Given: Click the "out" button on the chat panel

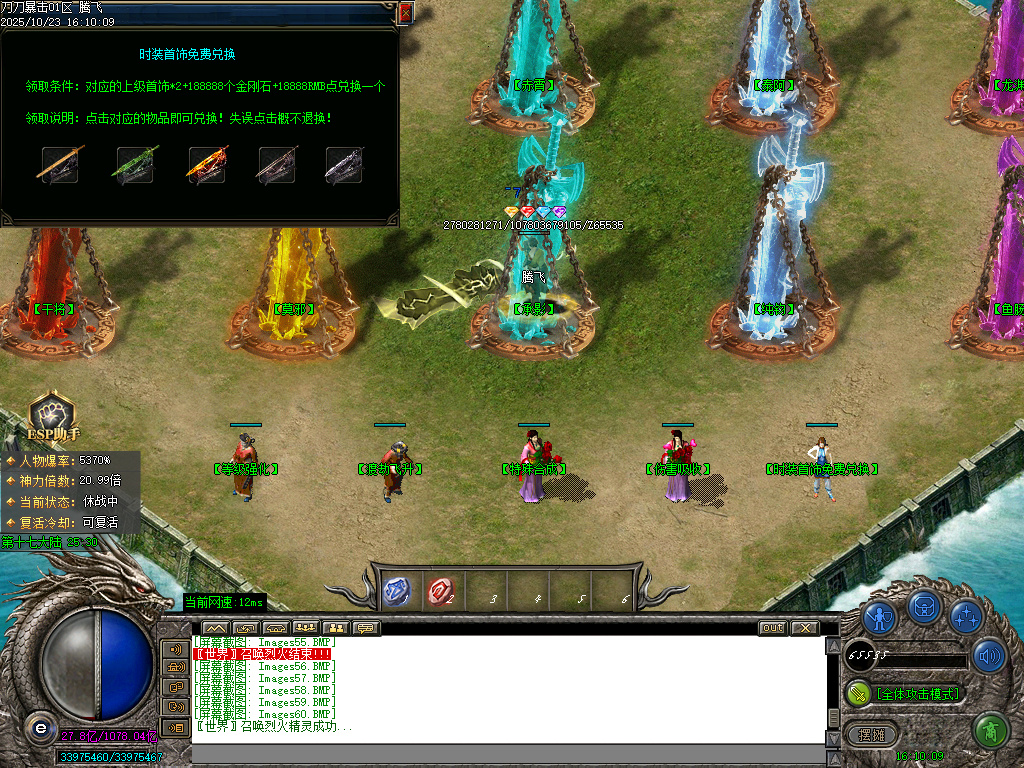Looking at the screenshot, I should (773, 628).
